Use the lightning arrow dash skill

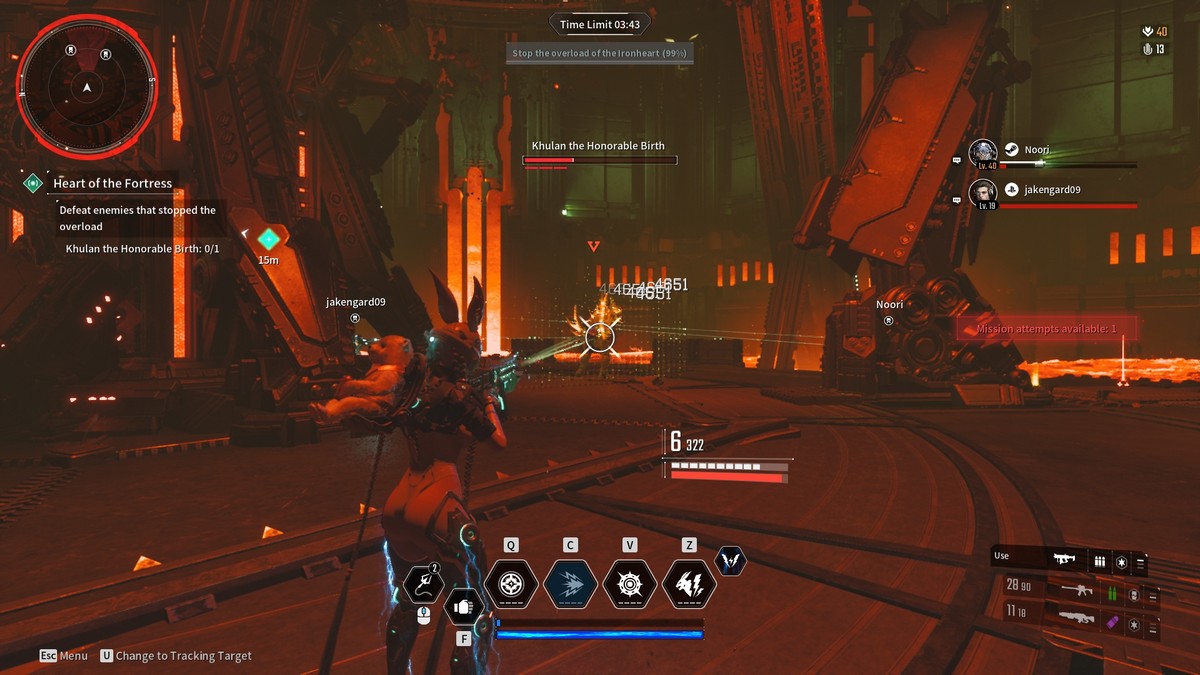tap(570, 585)
